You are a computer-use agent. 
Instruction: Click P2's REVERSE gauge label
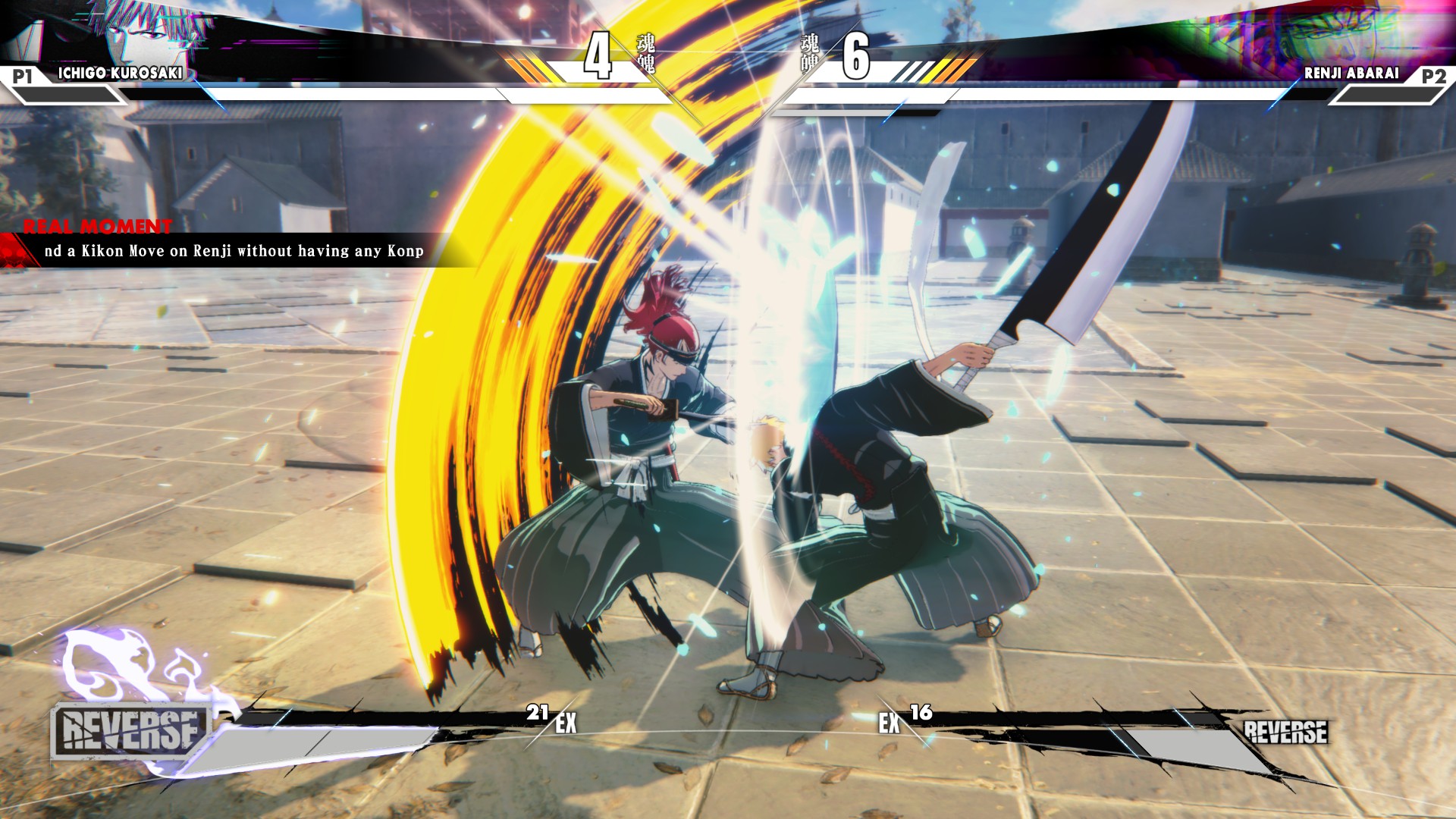click(x=1285, y=732)
